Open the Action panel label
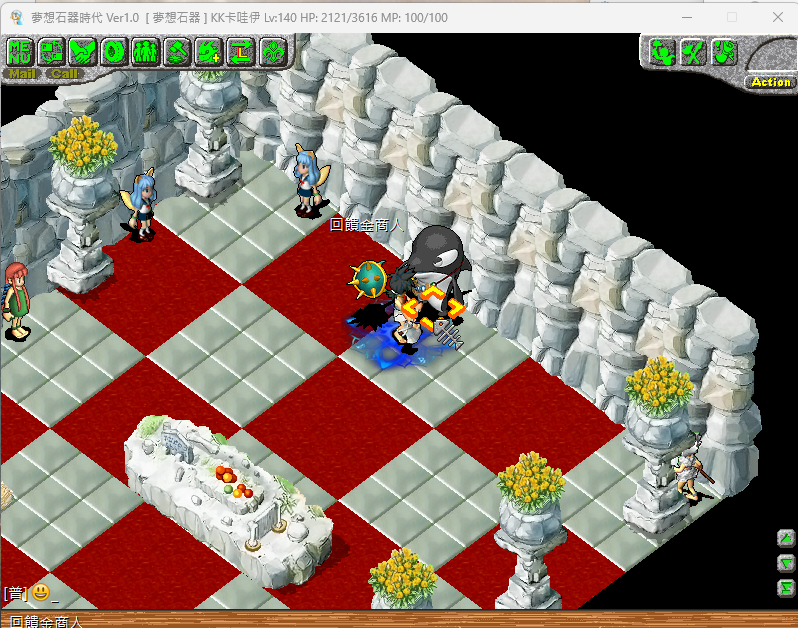798x628 pixels. click(770, 82)
